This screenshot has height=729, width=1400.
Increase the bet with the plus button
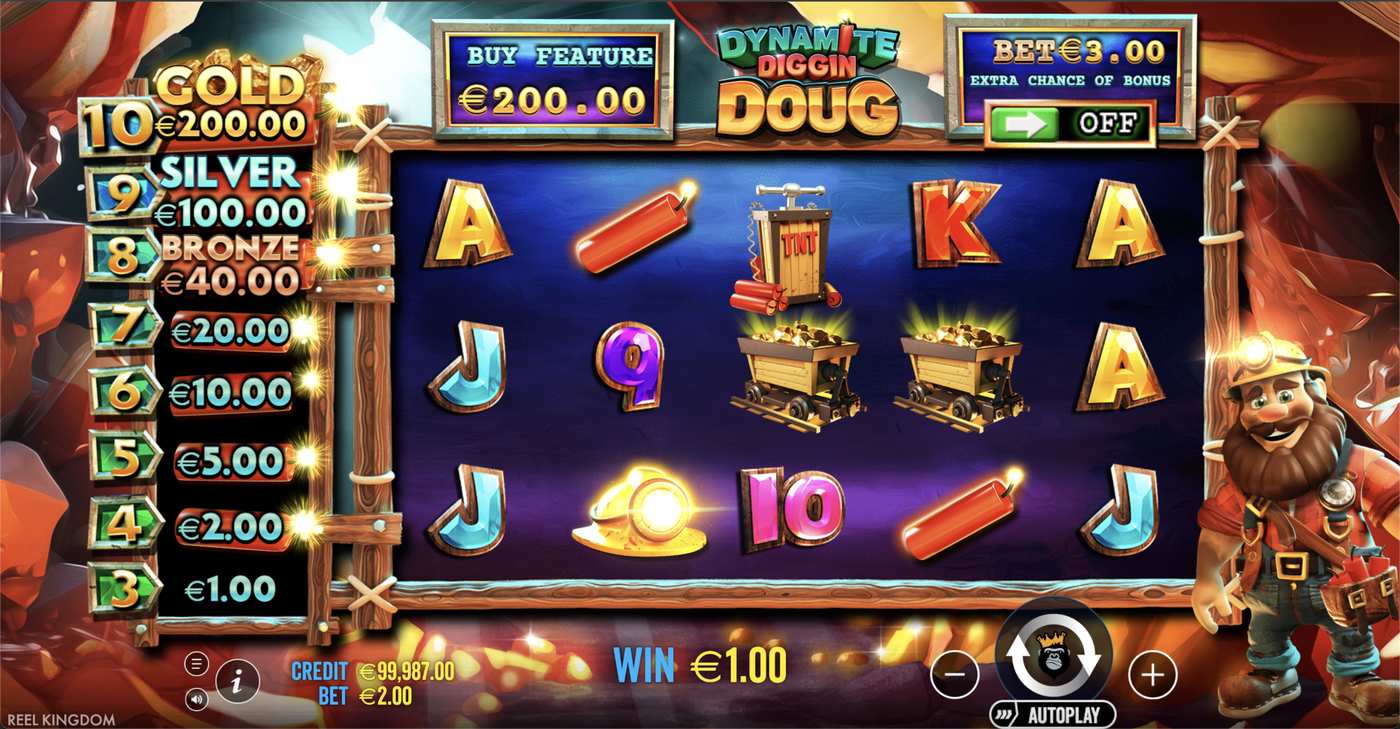[1152, 676]
